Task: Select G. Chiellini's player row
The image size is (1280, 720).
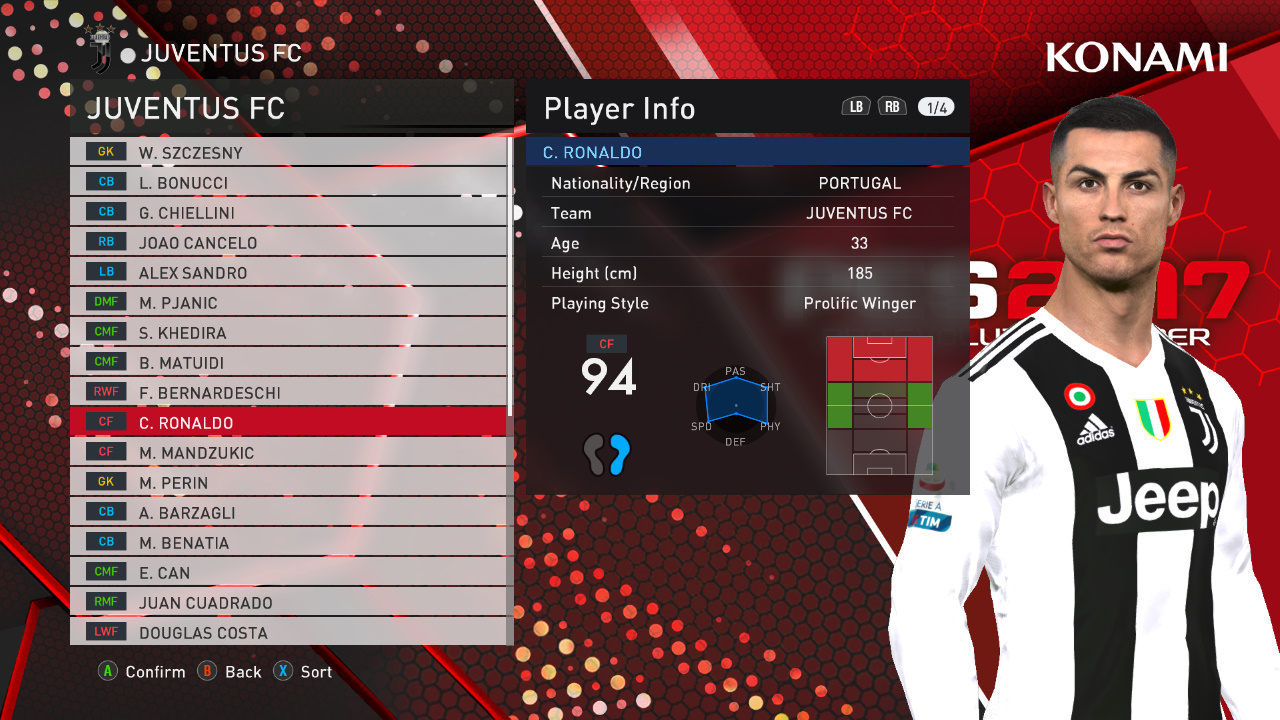Action: click(x=288, y=212)
